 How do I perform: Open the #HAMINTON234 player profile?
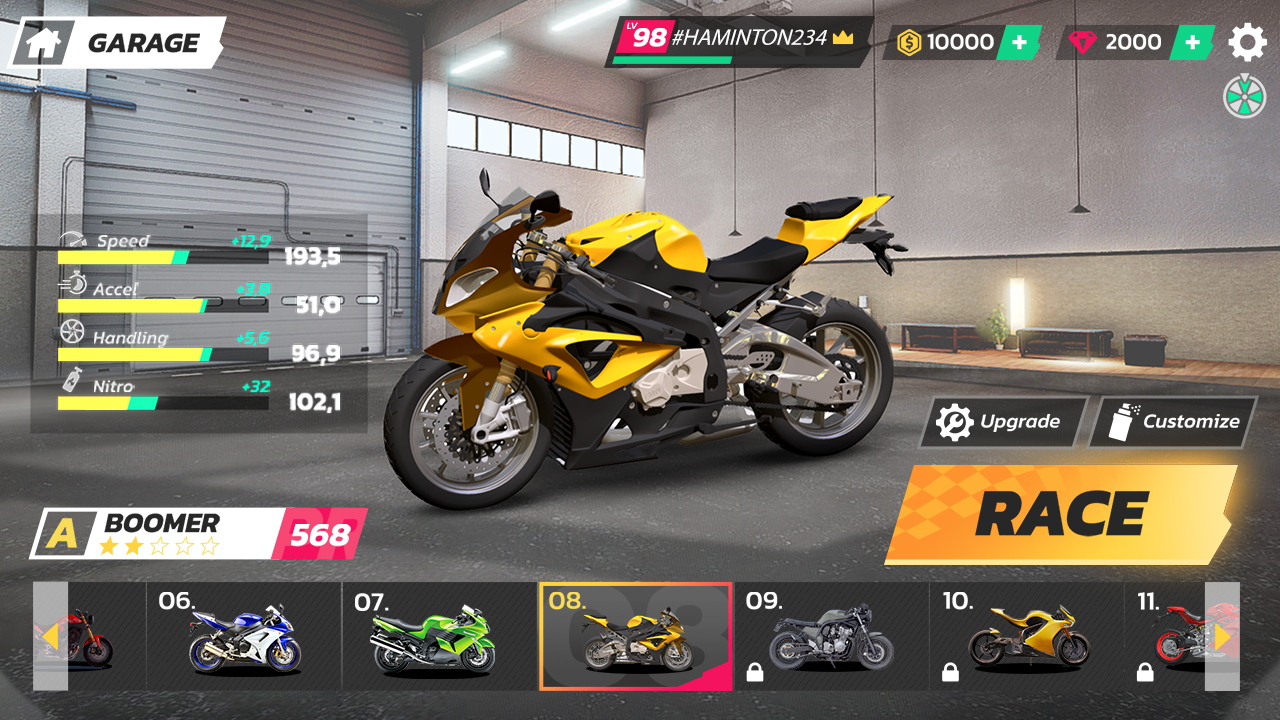point(738,41)
